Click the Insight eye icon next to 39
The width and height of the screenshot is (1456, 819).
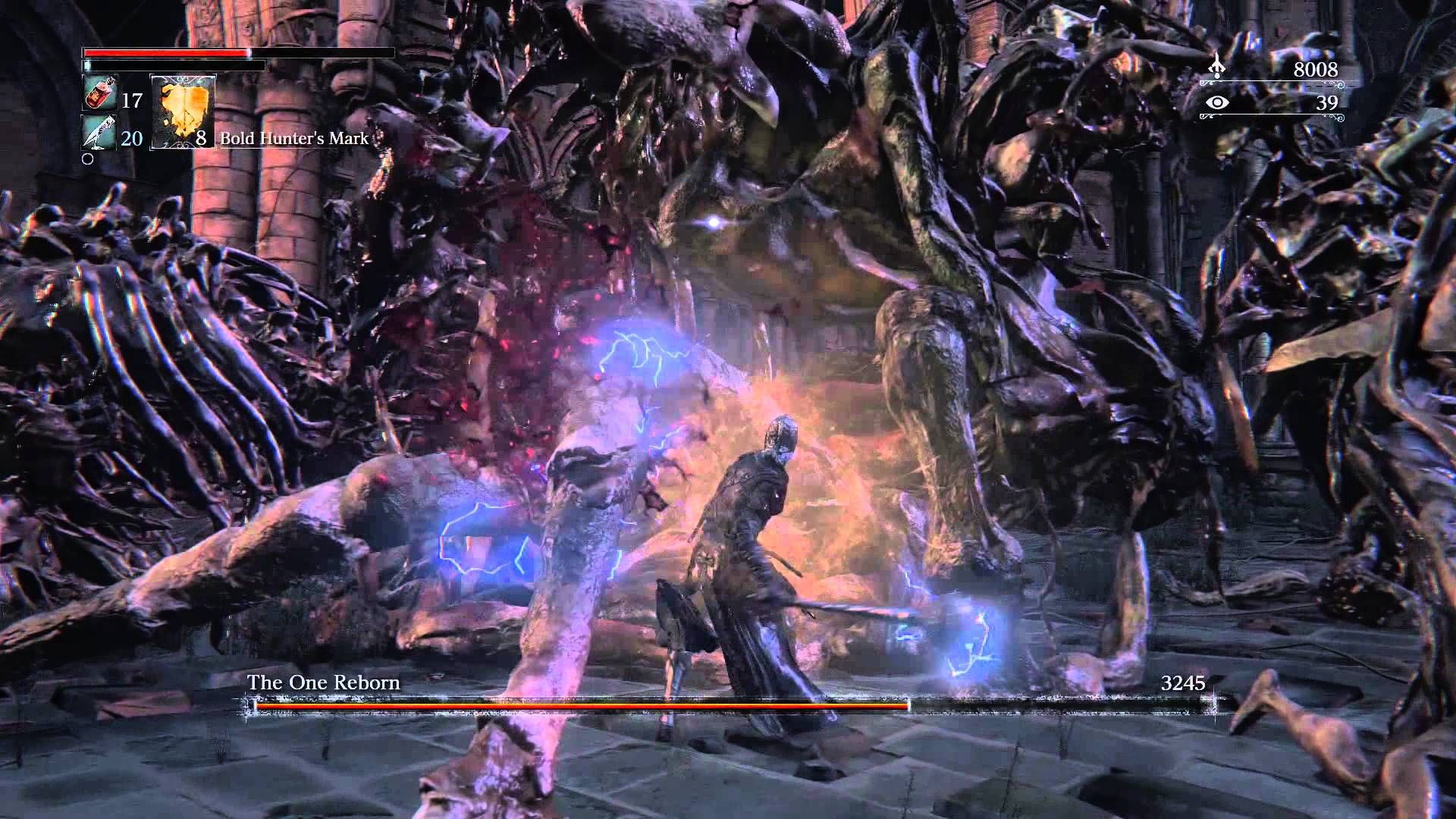[x=1217, y=104]
